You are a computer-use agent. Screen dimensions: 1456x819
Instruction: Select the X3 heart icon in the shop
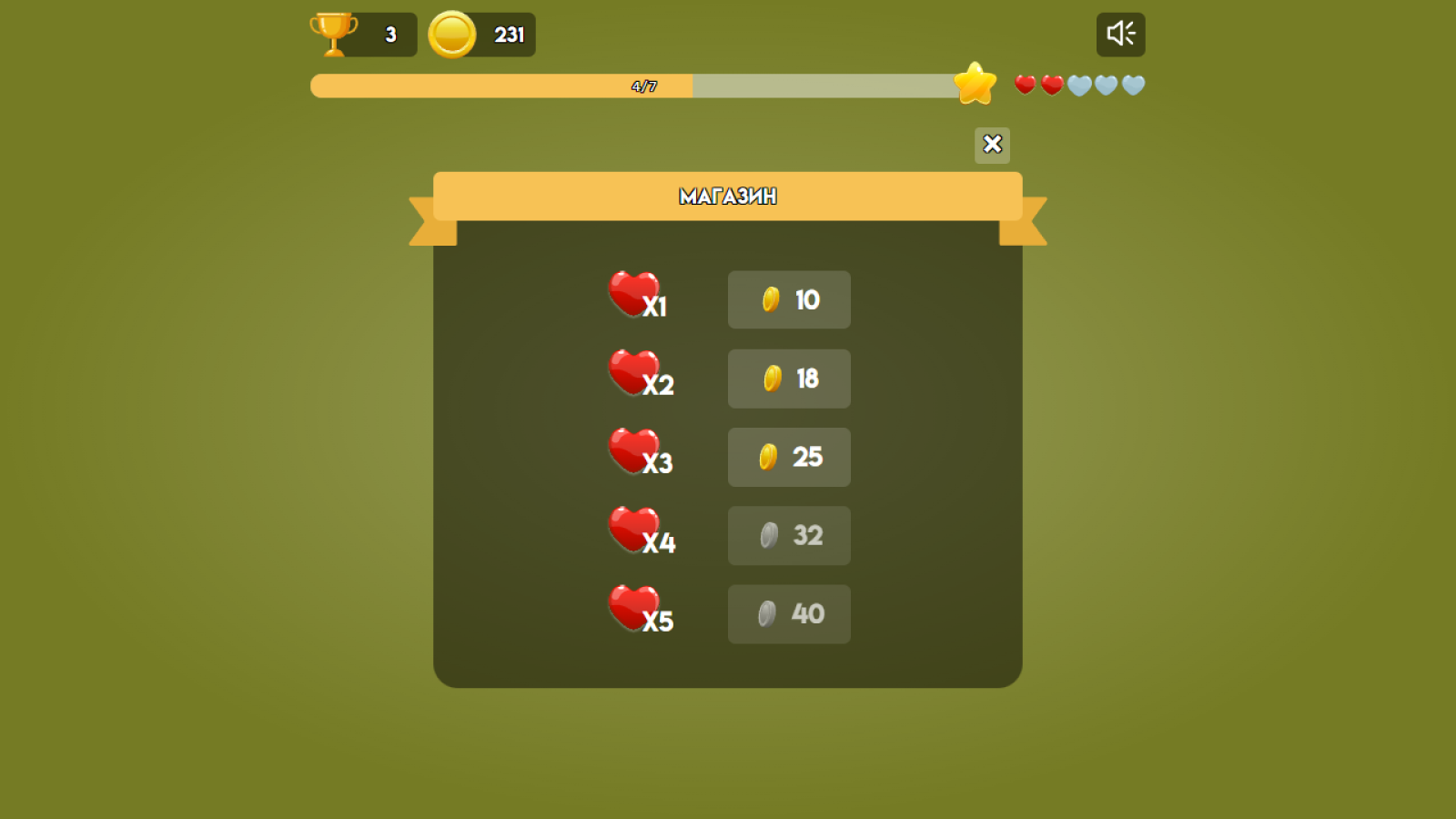[632, 450]
